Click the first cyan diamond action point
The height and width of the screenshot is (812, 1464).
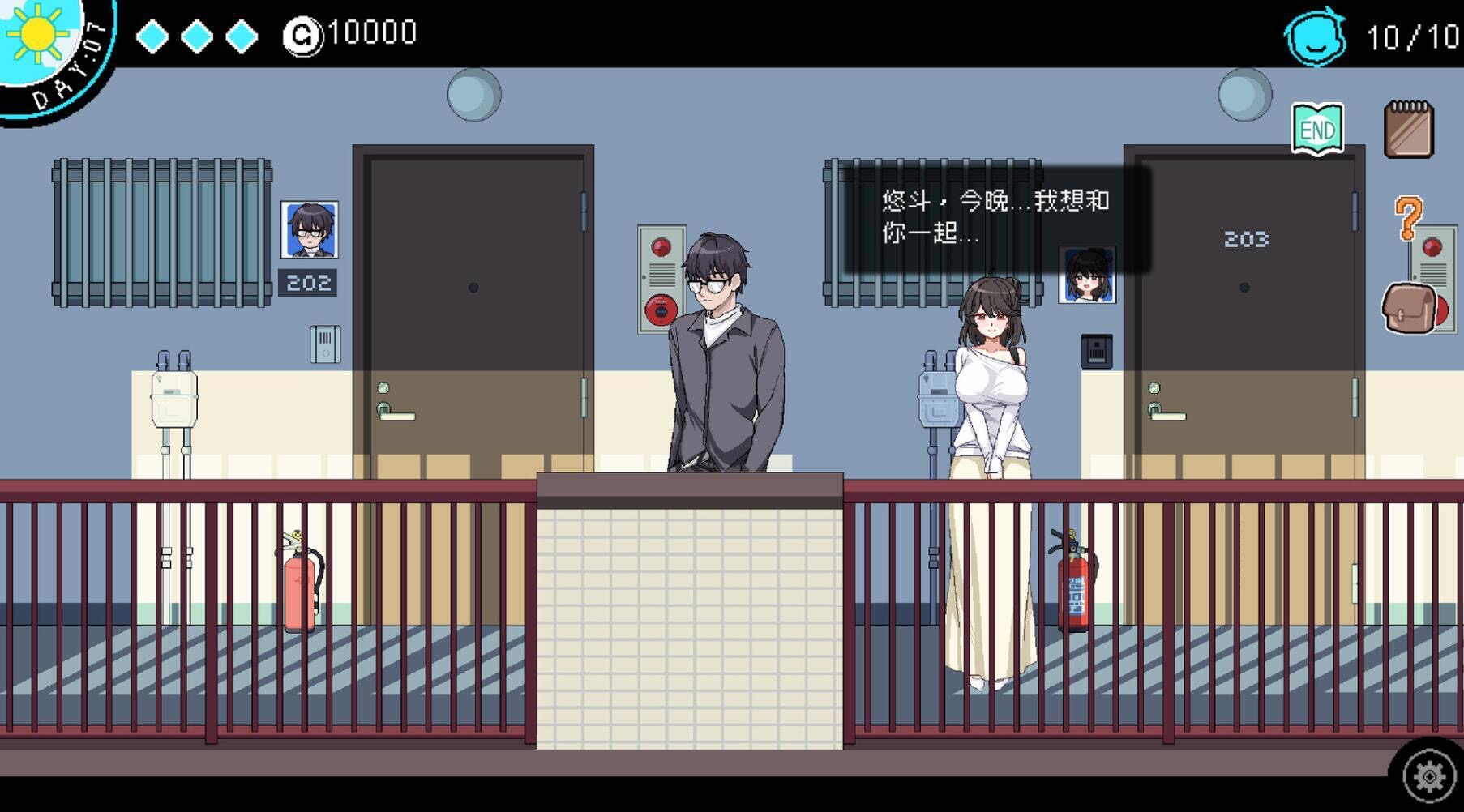coord(152,36)
